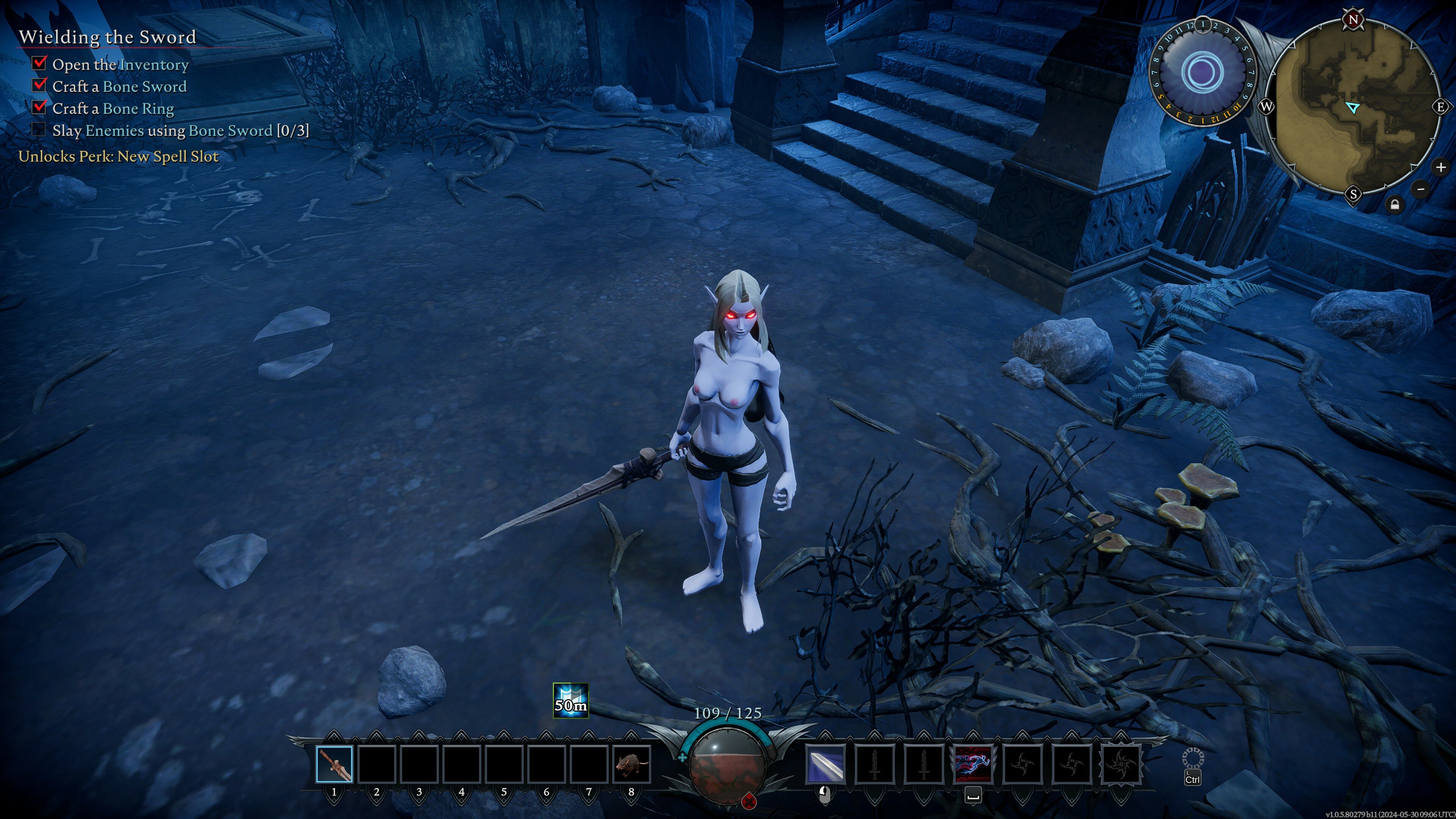Click the Craft a Bone Ring objective
Viewport: 1456px width, 819px height.
point(113,108)
